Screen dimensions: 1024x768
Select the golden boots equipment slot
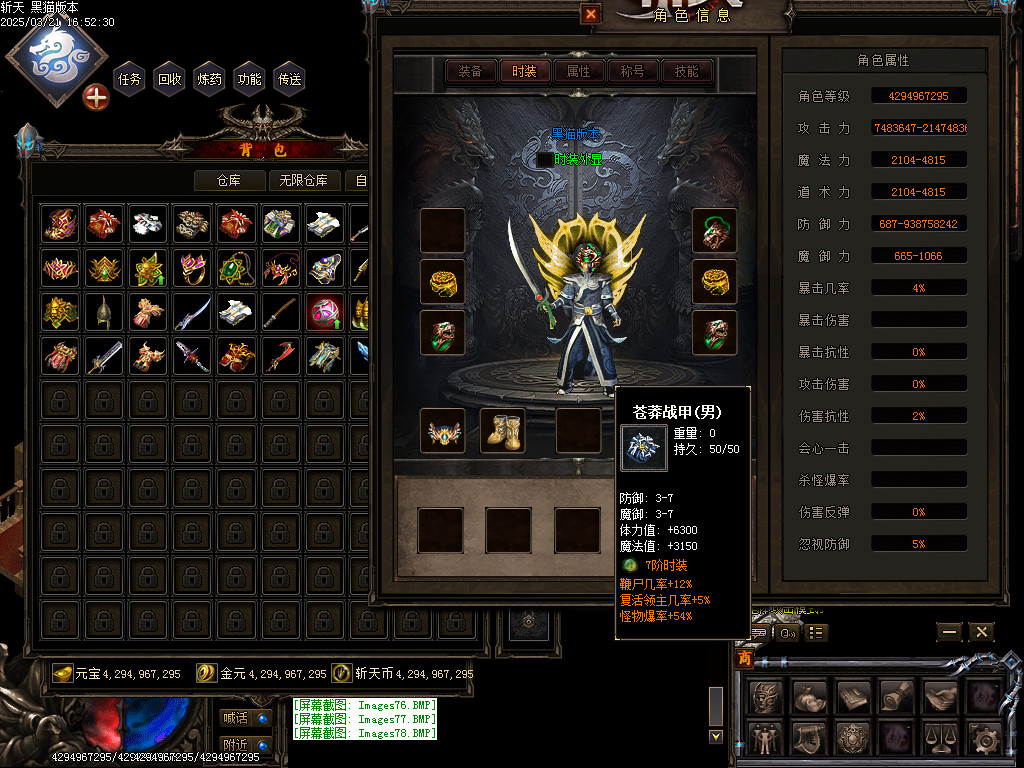tap(504, 429)
